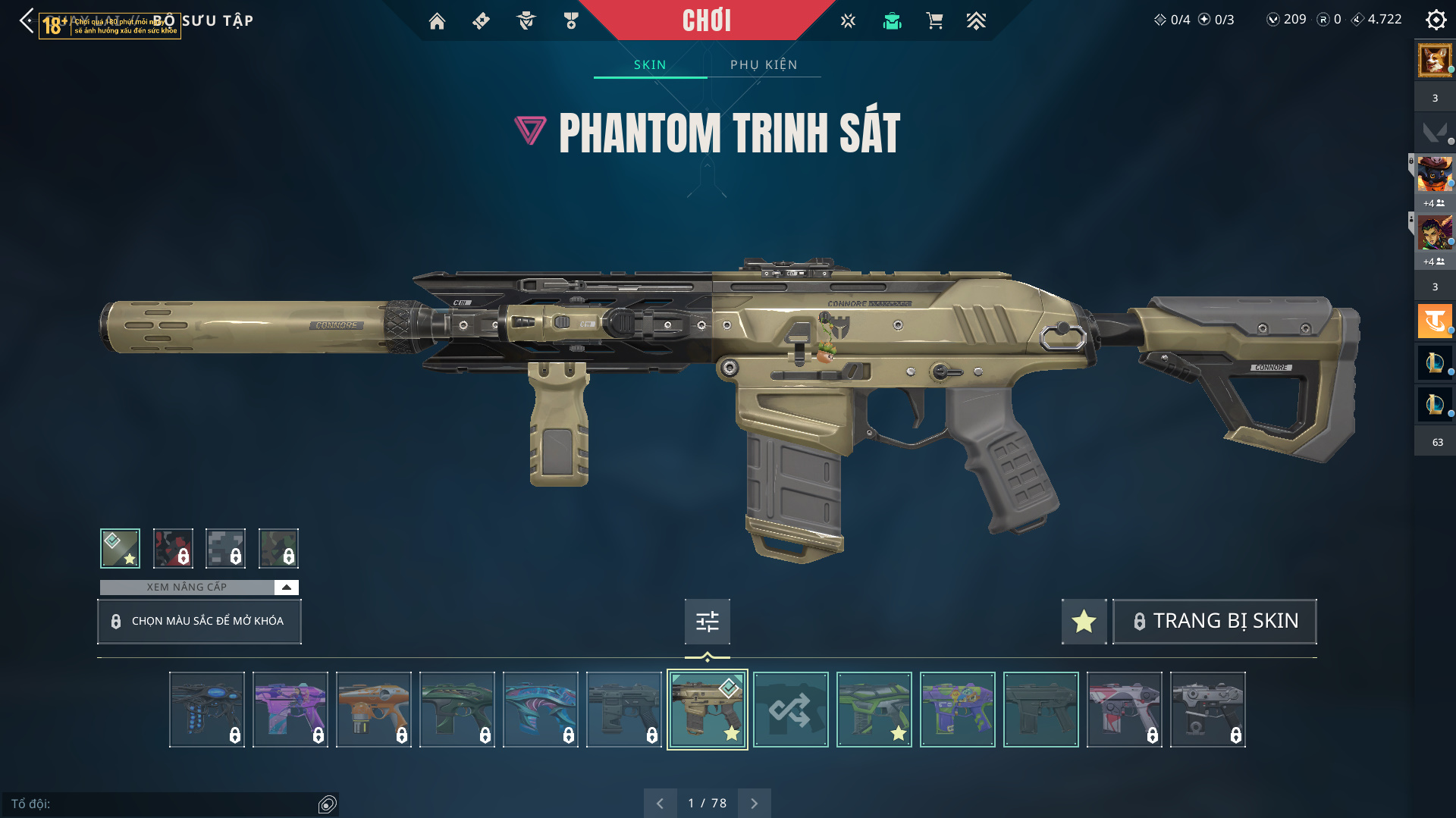Go to the next skin page
The height and width of the screenshot is (818, 1456).
pos(754,804)
